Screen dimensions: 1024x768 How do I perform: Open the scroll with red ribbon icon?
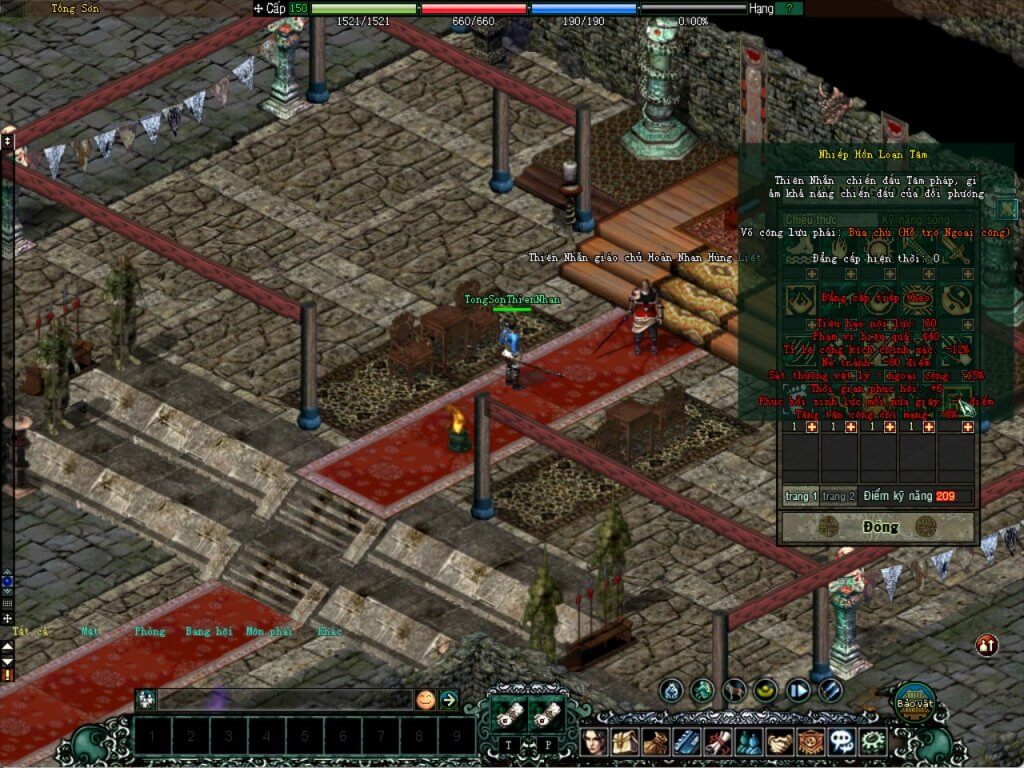pyautogui.click(x=719, y=742)
